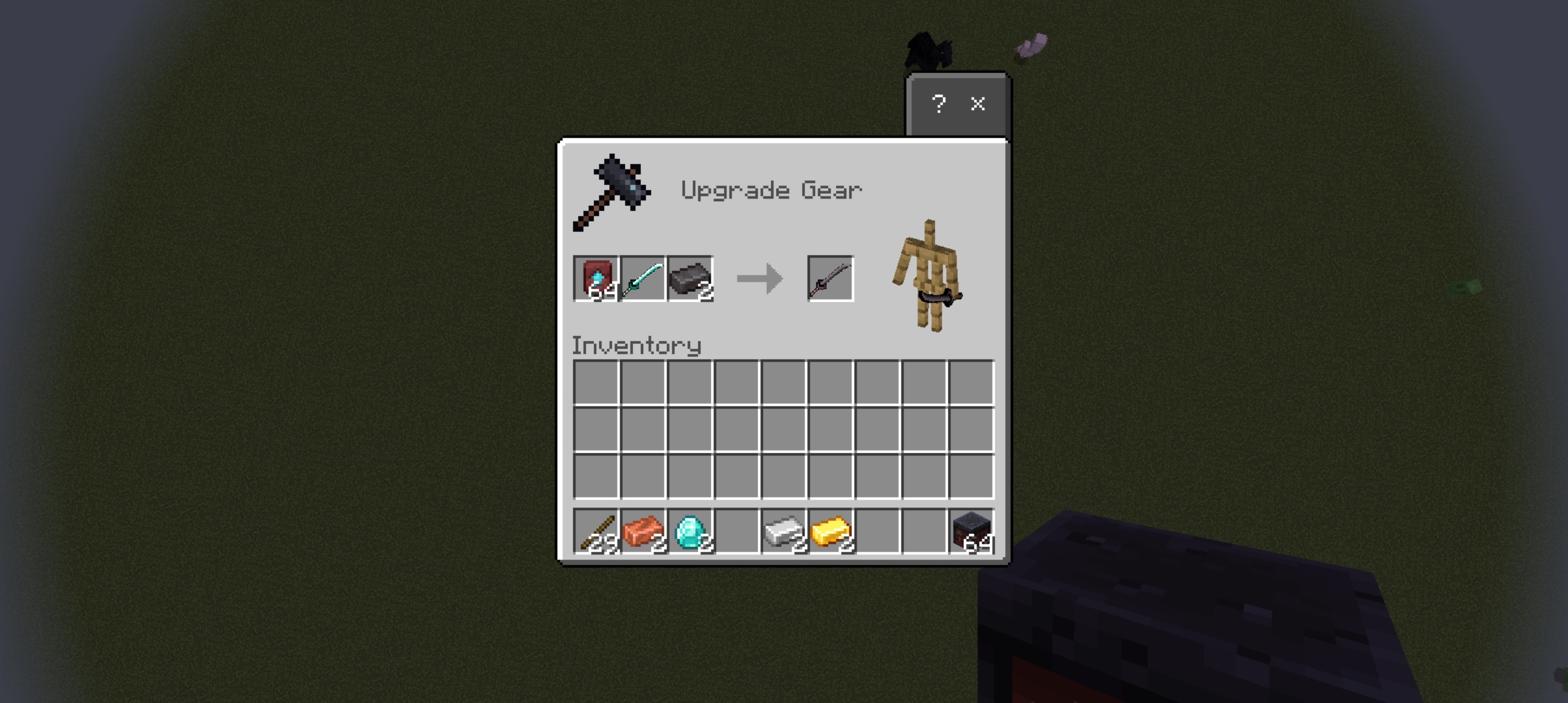Open help with the question mark button

tap(939, 104)
